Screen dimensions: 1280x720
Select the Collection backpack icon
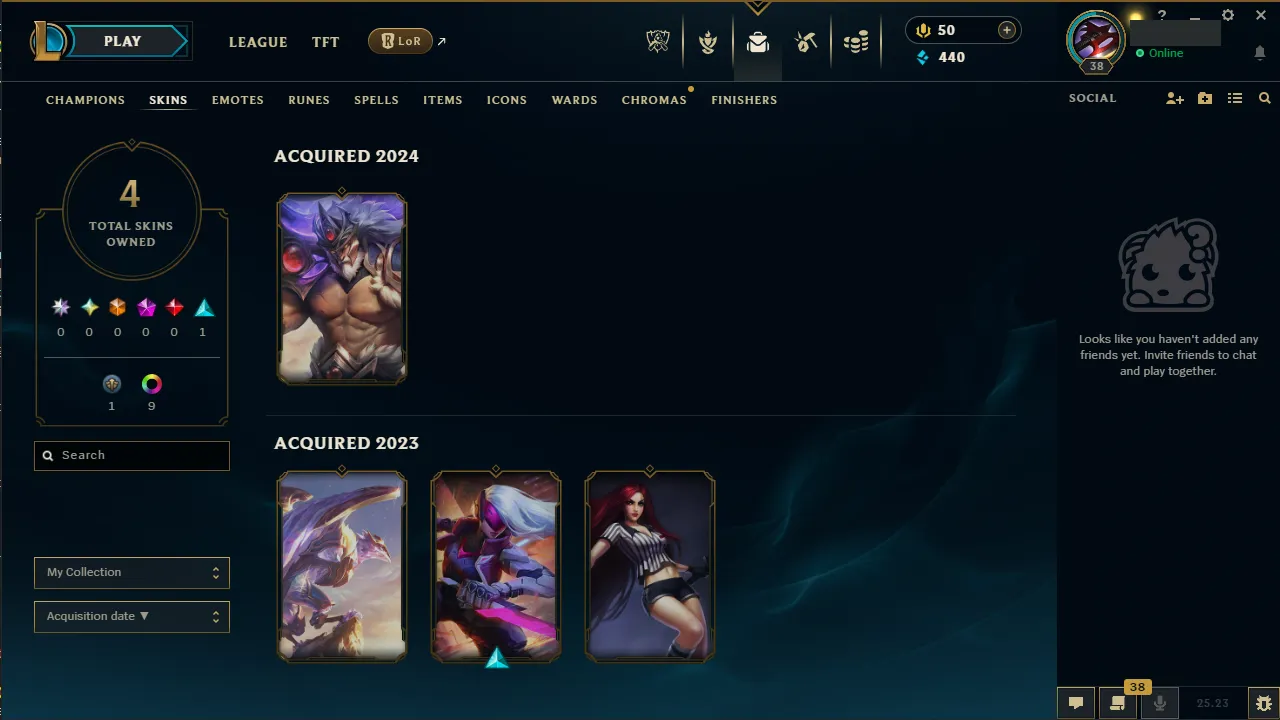(x=757, y=41)
